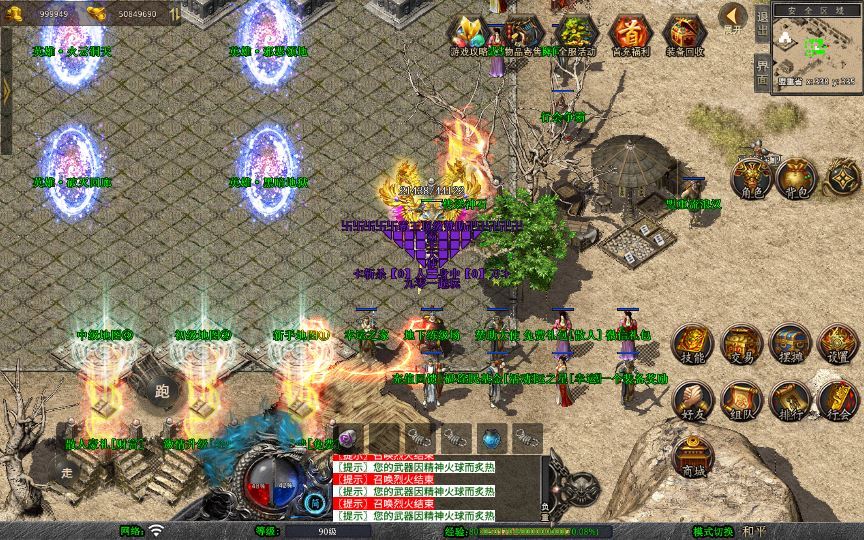864x540 pixels.
Task: Click the 界面 interface button
Action: tap(762, 74)
